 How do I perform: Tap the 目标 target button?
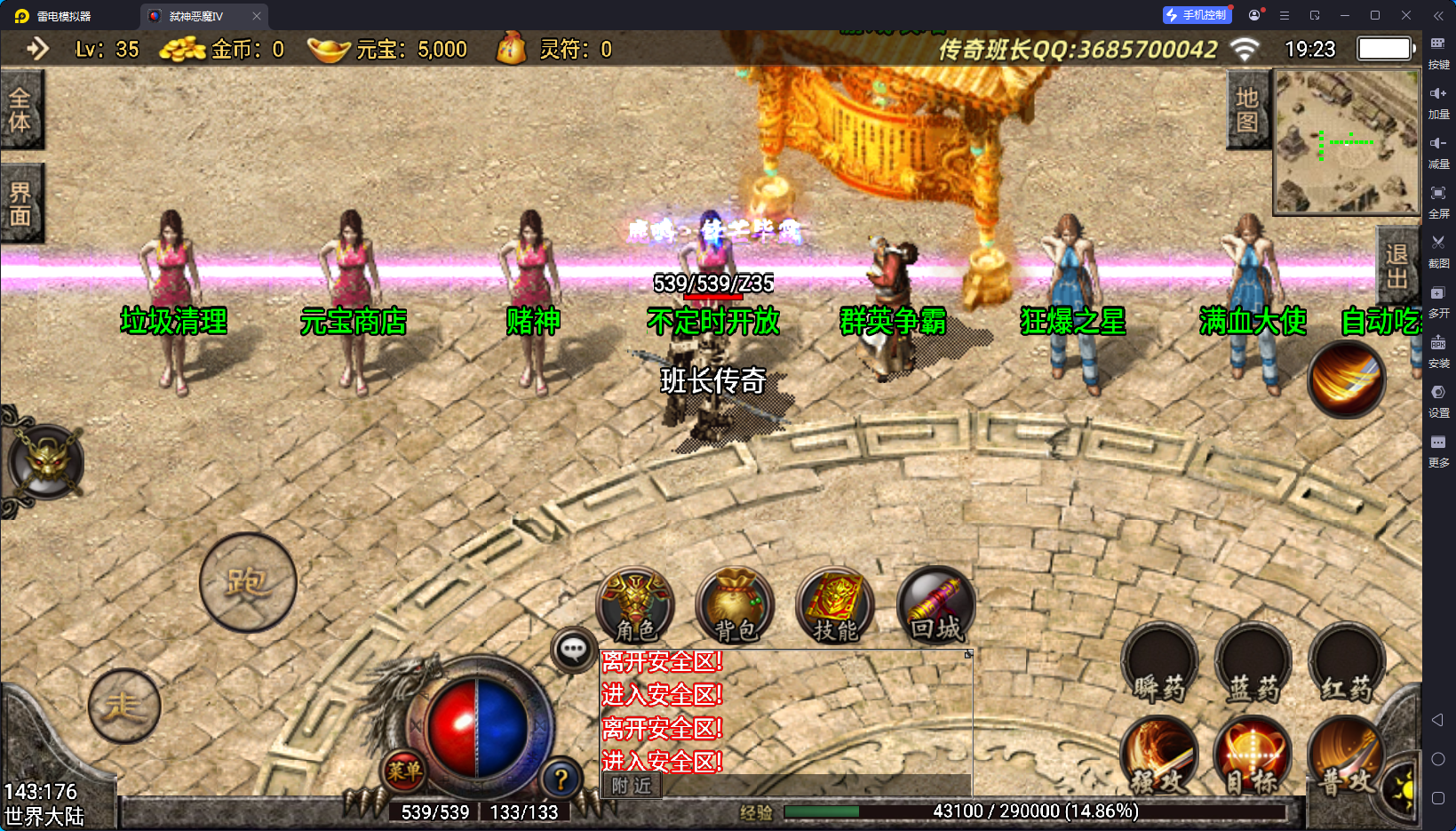[x=1253, y=757]
